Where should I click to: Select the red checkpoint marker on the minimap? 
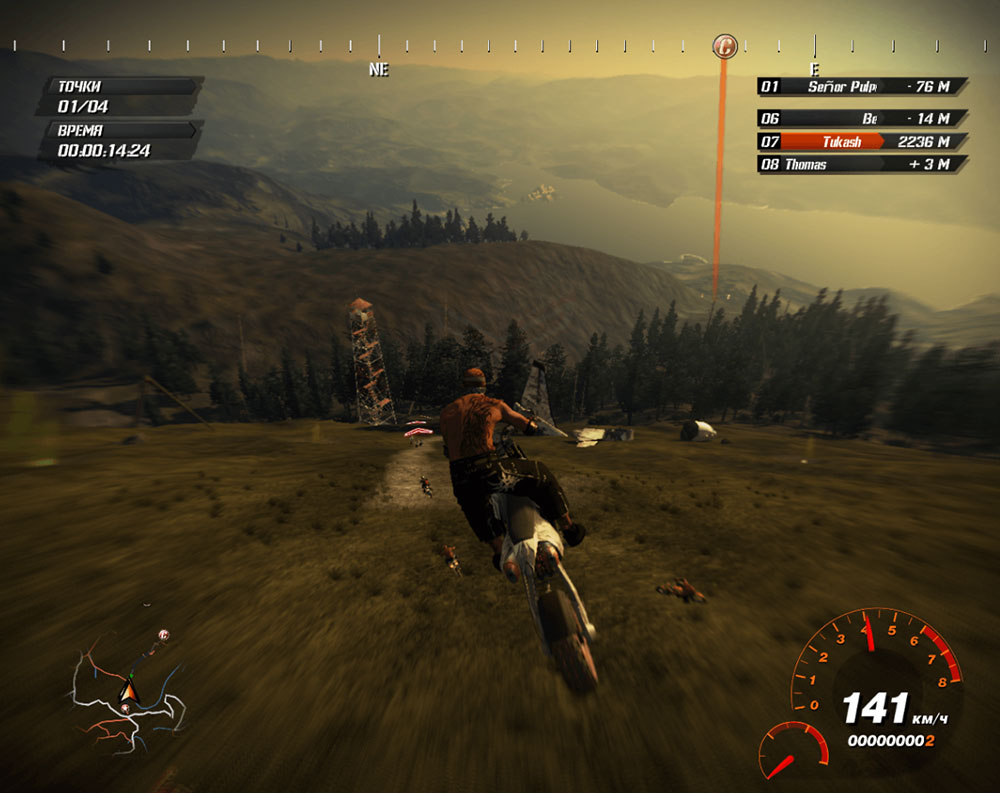click(x=164, y=635)
